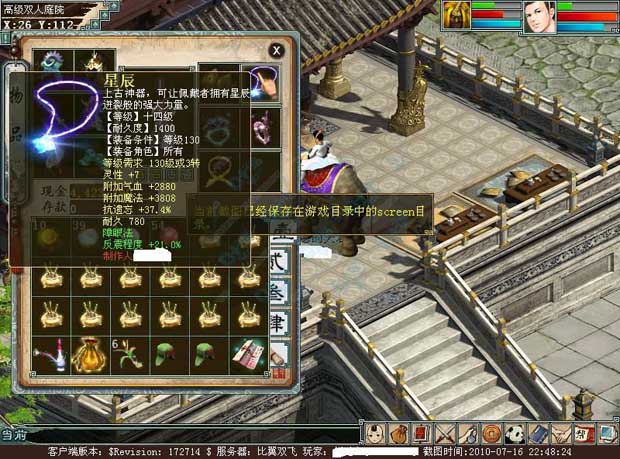The height and width of the screenshot is (459, 620).
Task: Close the inventory window
Action: pos(276,49)
